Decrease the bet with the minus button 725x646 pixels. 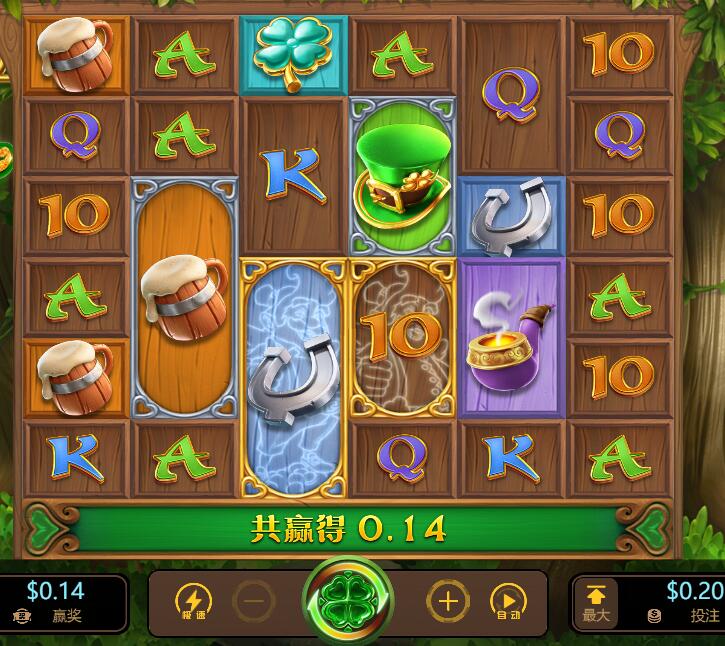coord(255,602)
